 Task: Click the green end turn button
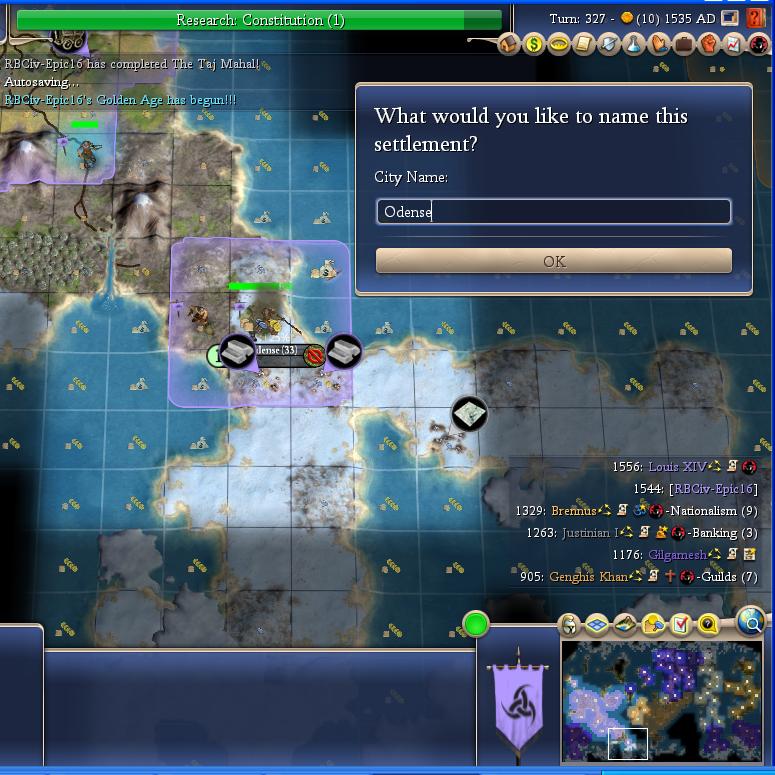476,624
